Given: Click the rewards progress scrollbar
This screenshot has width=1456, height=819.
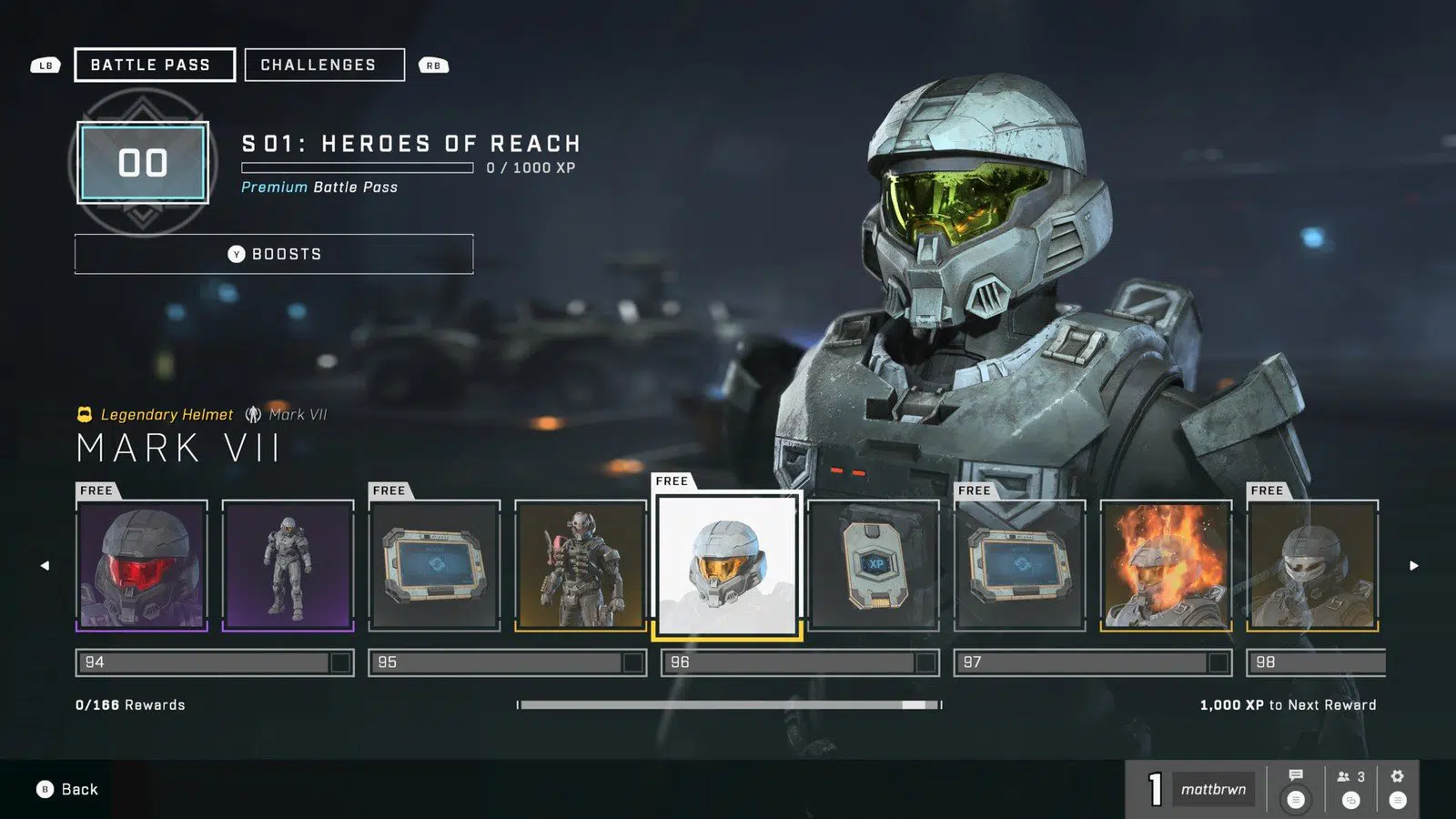Looking at the screenshot, I should click(728, 704).
